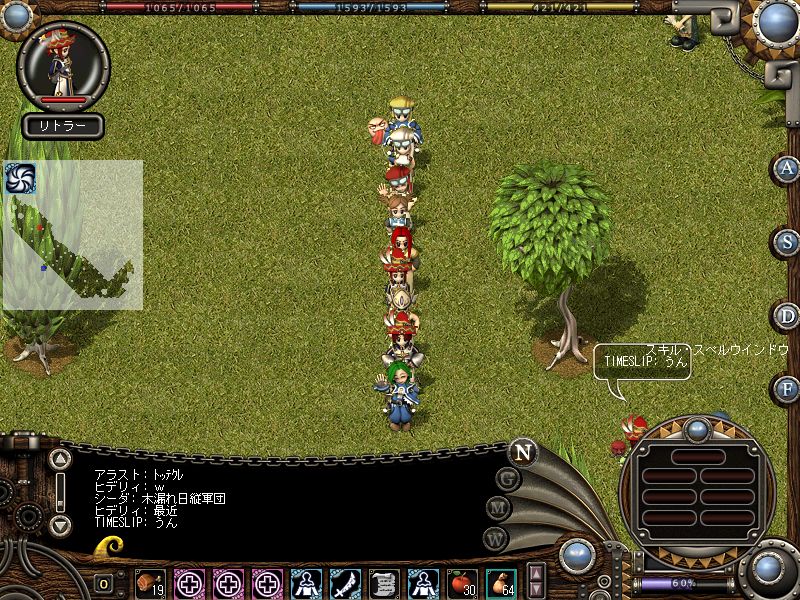Click the round N button
The height and width of the screenshot is (600, 800).
(x=522, y=451)
